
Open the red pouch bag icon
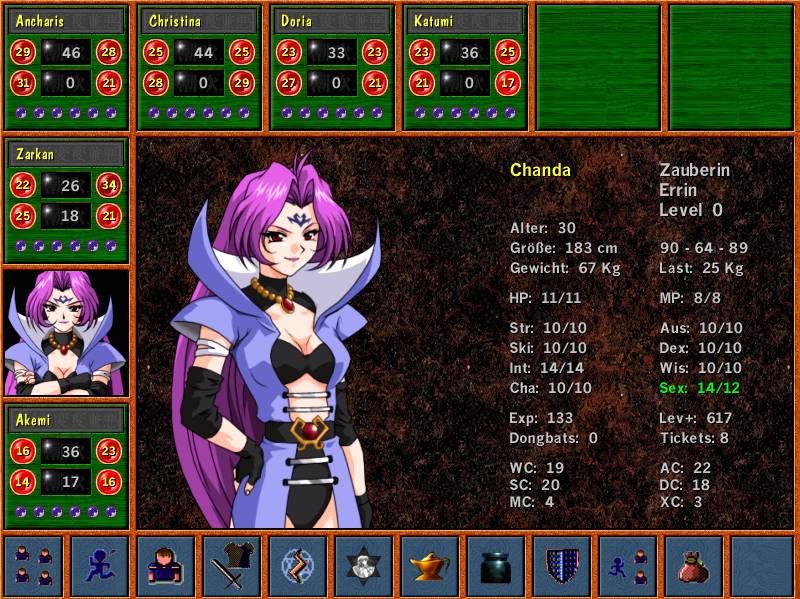pos(694,566)
